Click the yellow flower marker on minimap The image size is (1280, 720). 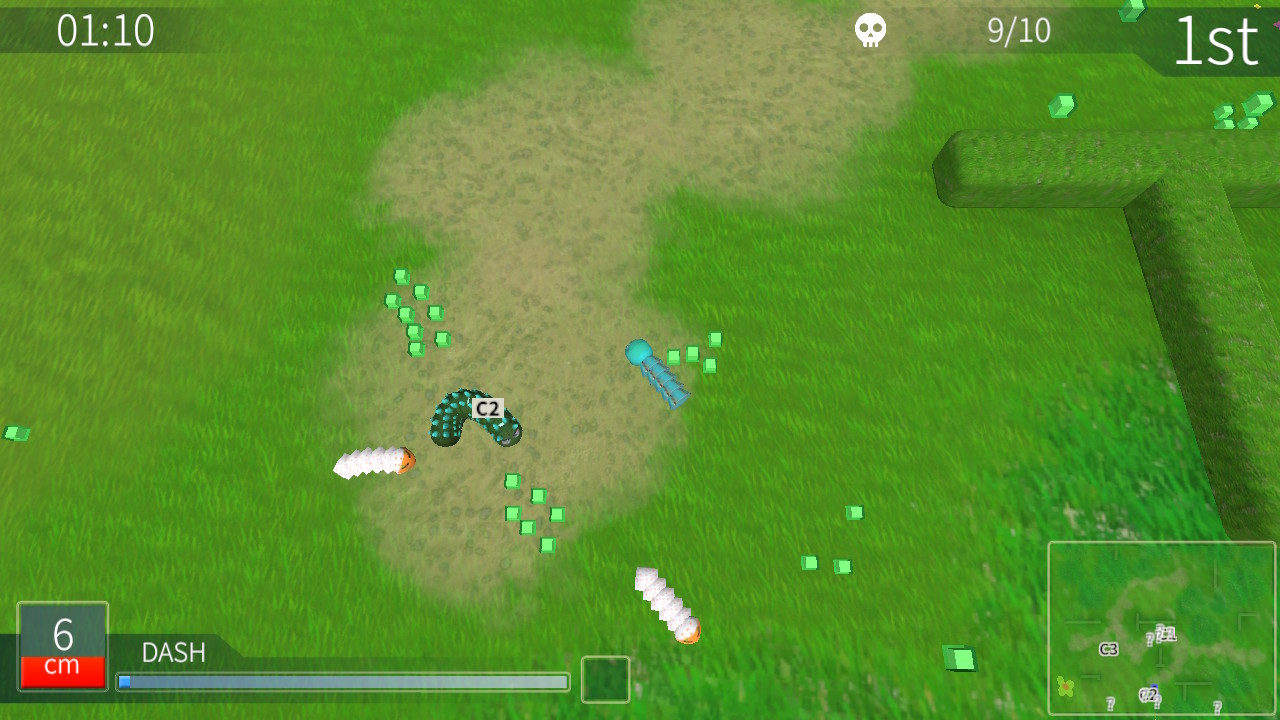click(1064, 685)
